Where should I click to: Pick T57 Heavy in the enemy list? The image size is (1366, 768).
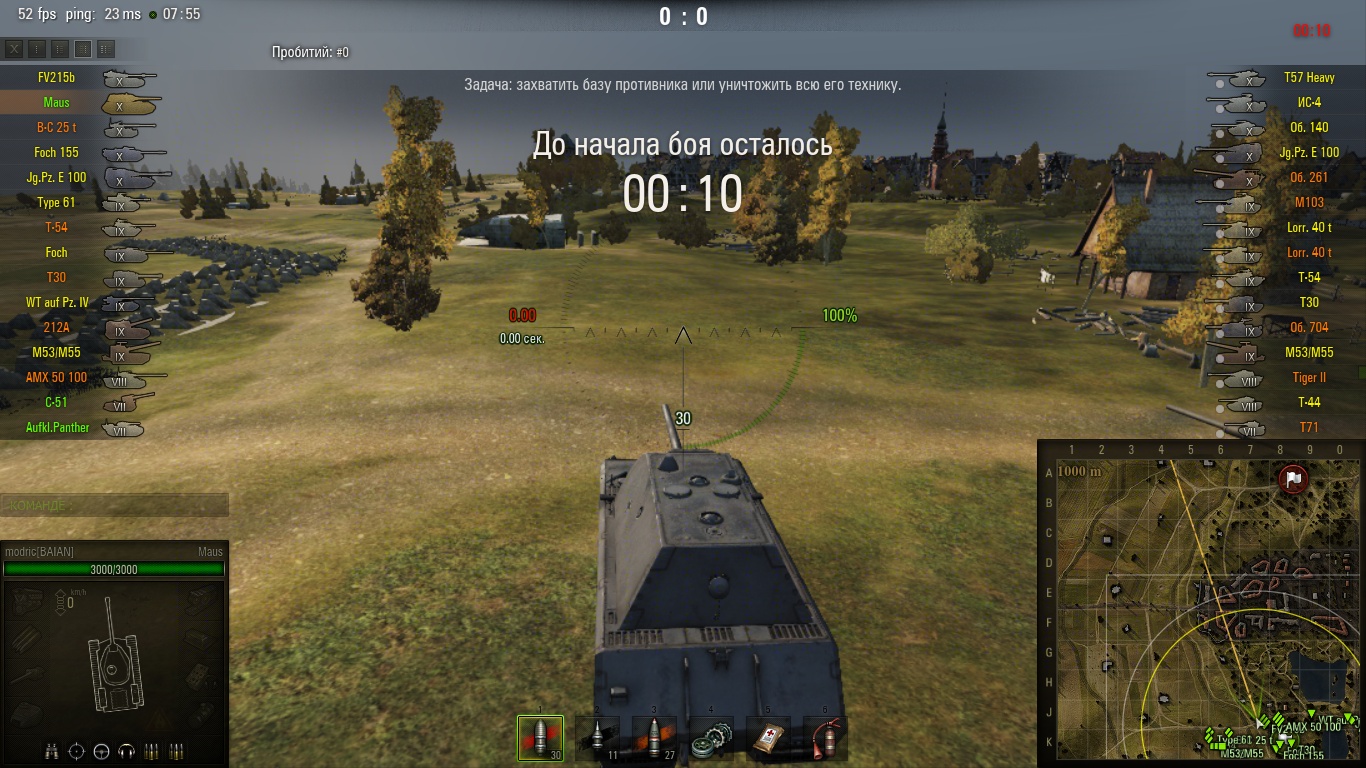pos(1308,77)
